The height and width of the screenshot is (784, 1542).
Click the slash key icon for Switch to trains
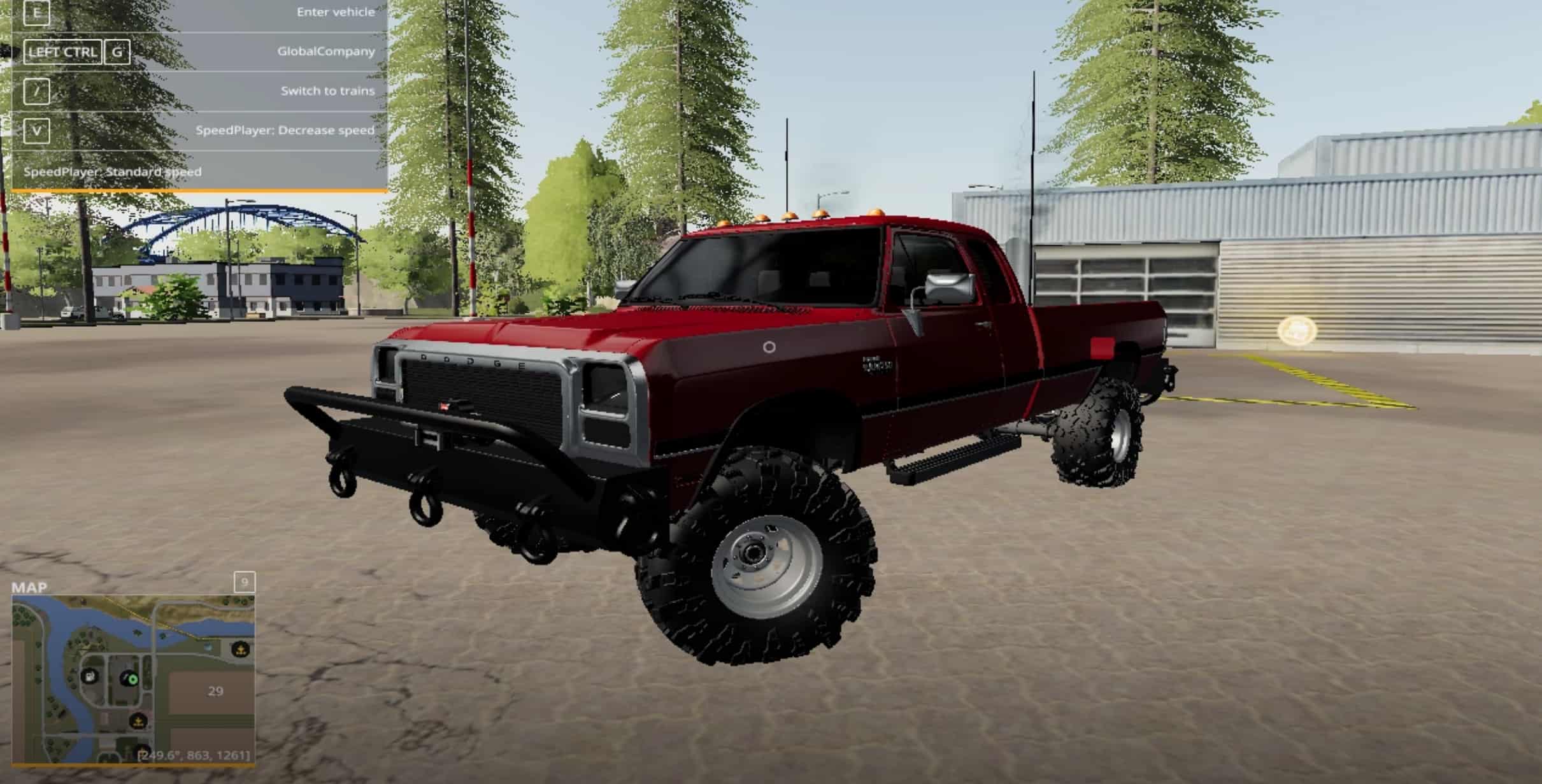[37, 92]
